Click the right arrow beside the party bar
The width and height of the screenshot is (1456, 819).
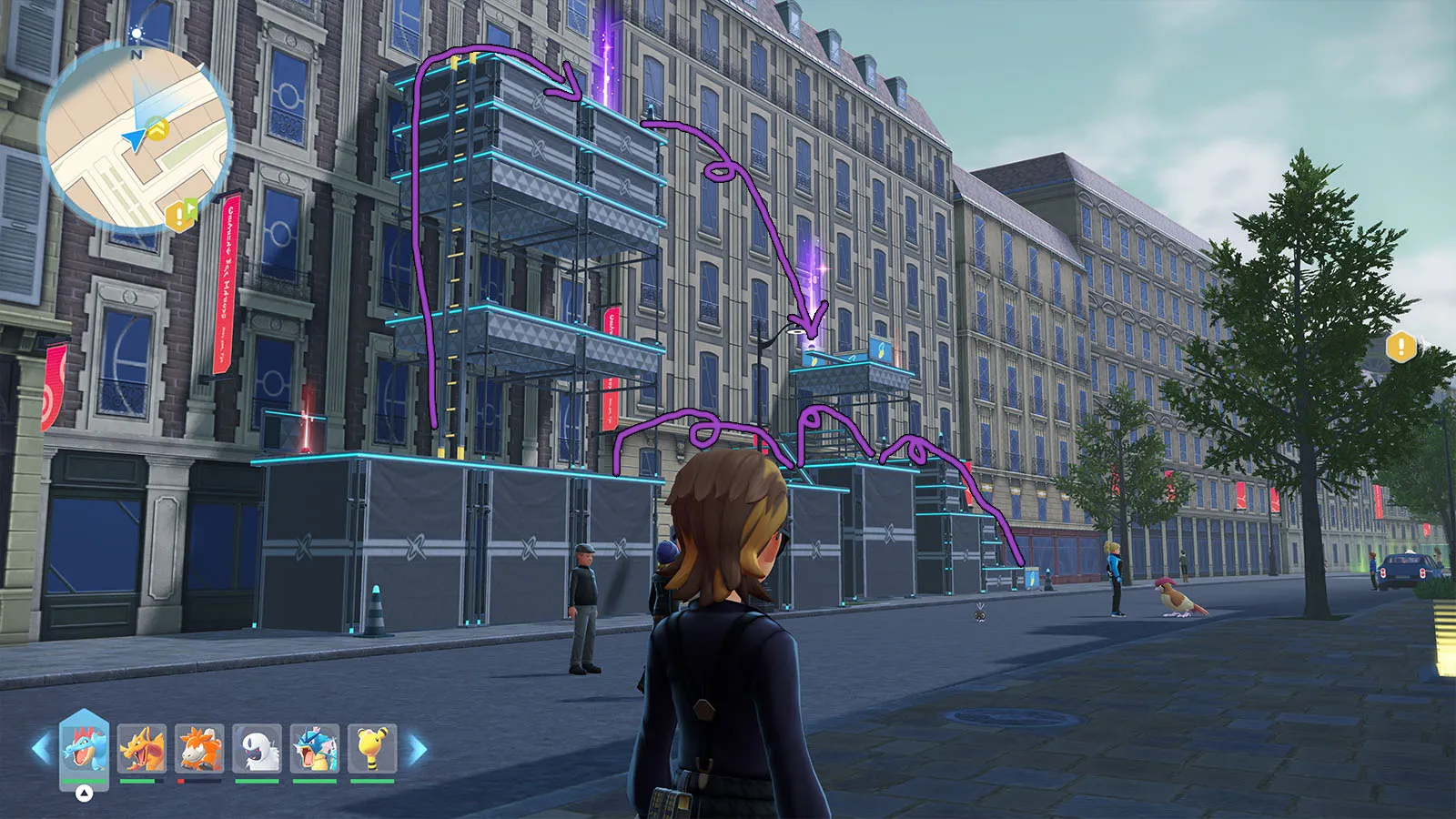tap(418, 750)
